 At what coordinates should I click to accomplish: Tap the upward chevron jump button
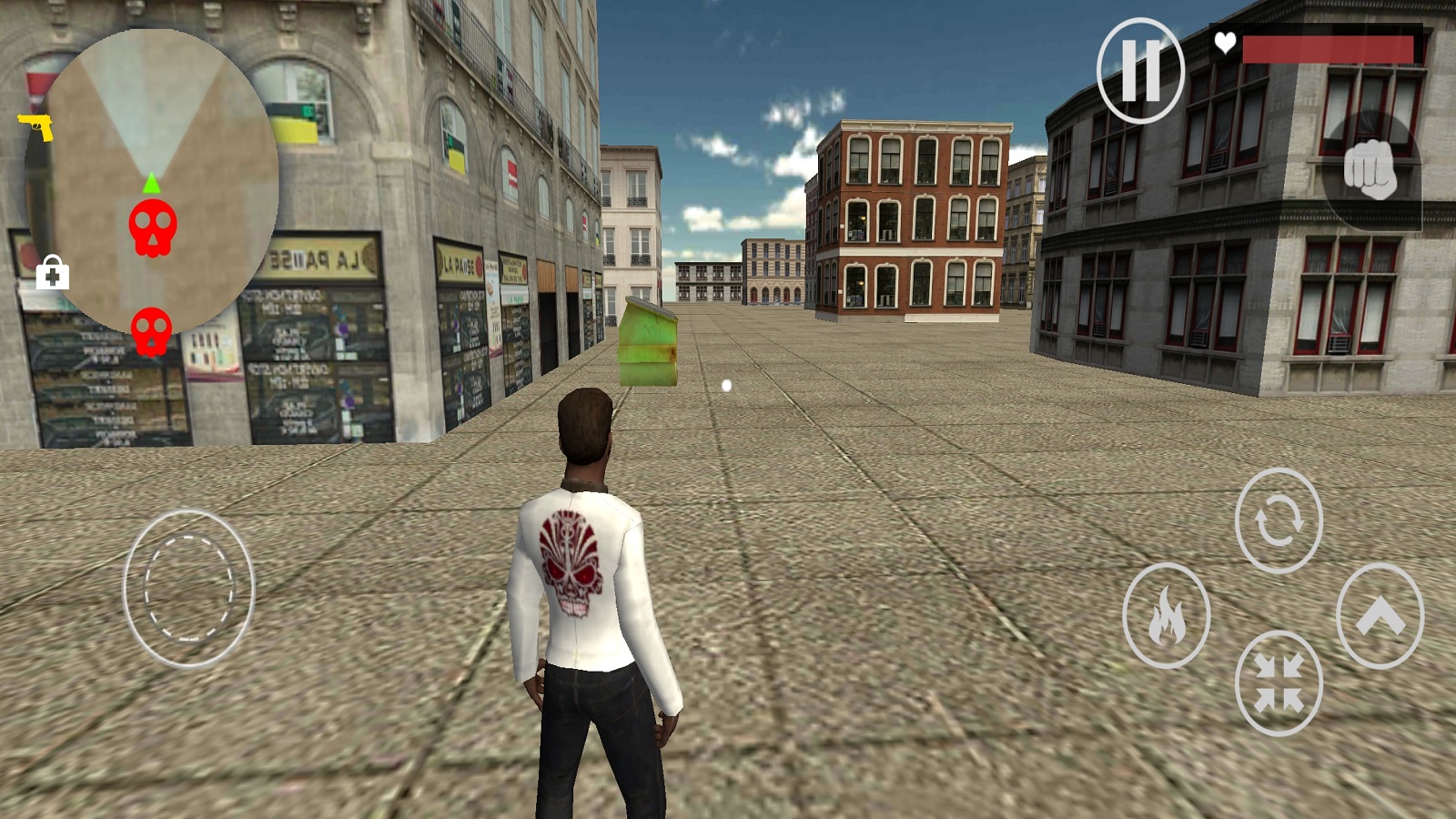point(1380,616)
